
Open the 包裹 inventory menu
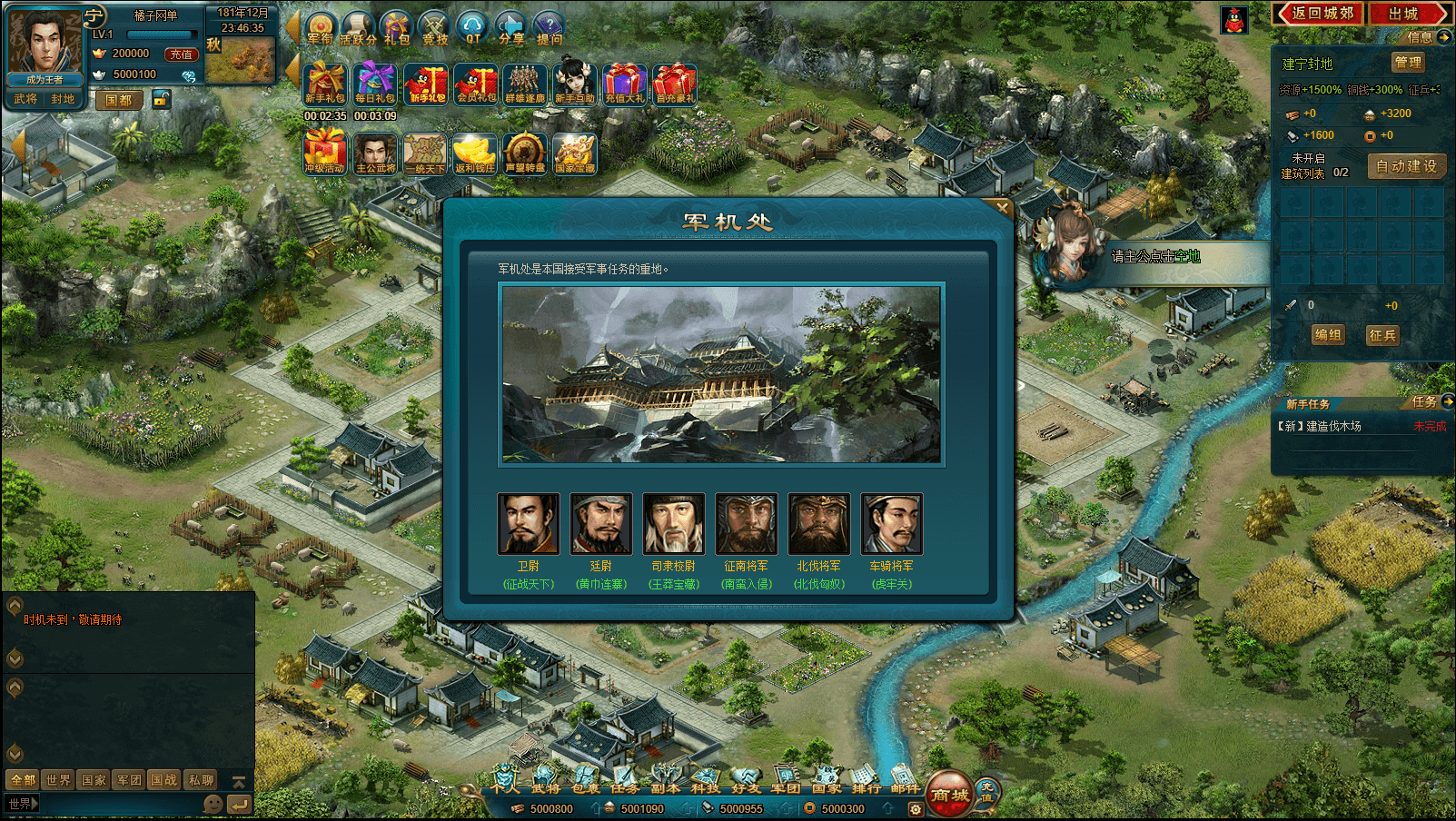point(585,781)
